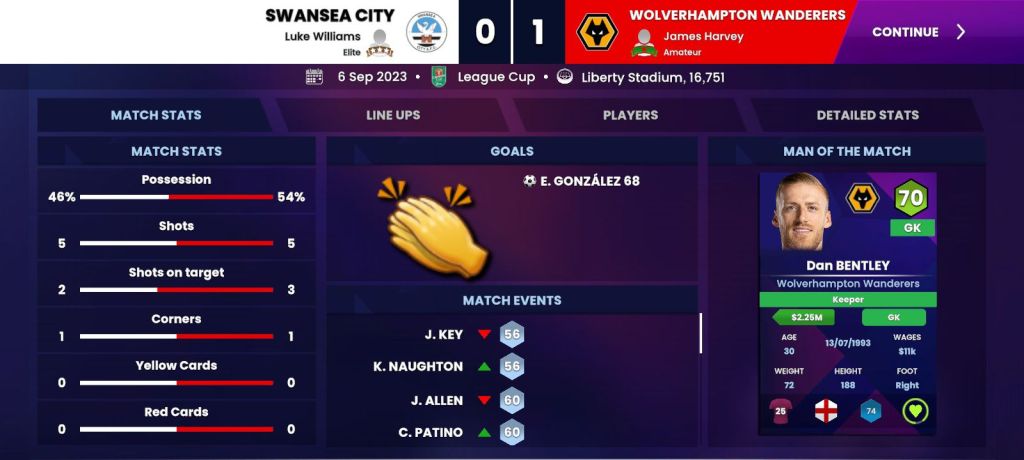Click the Swansea City club crest
Image resolution: width=1024 pixels, height=460 pixels.
pyautogui.click(x=427, y=35)
